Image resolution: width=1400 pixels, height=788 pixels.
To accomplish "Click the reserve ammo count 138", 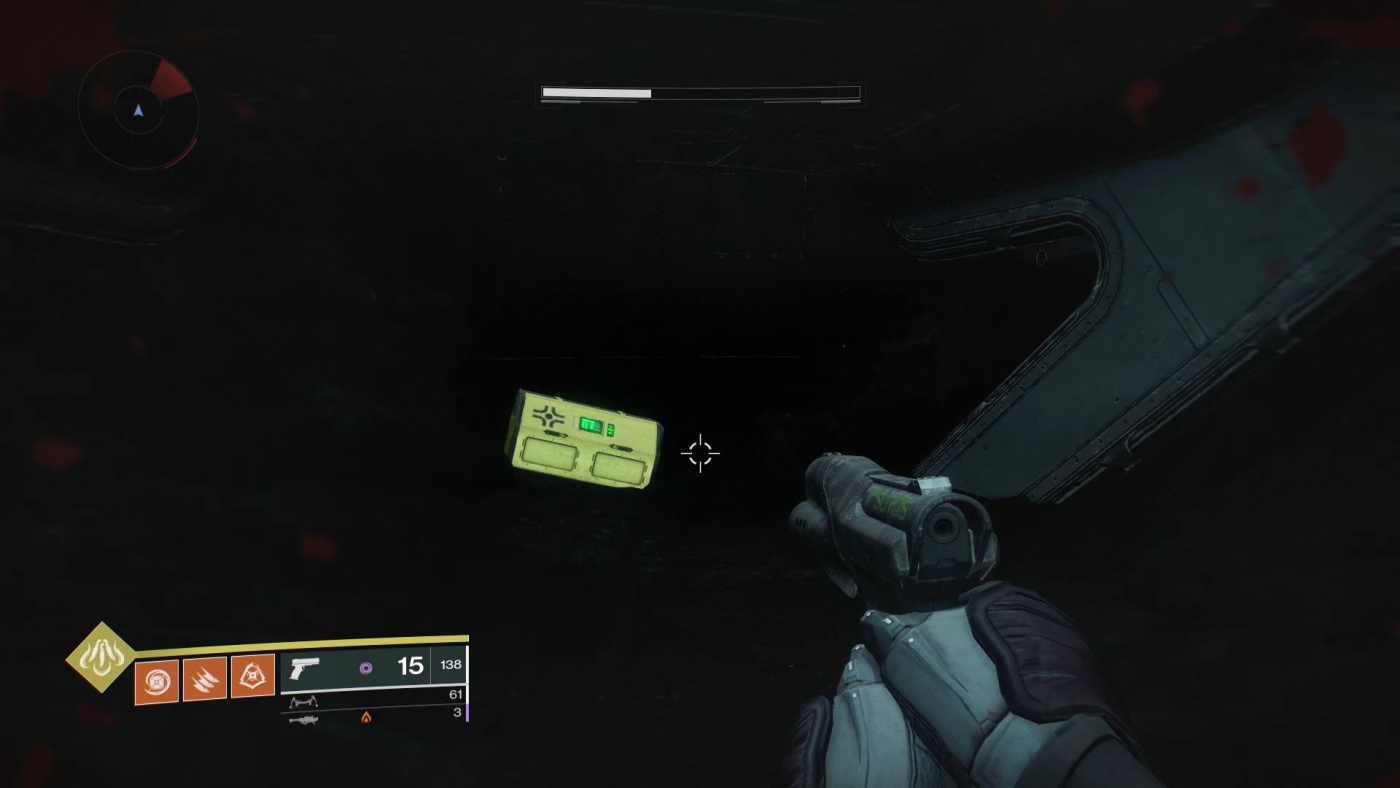I will pos(450,662).
